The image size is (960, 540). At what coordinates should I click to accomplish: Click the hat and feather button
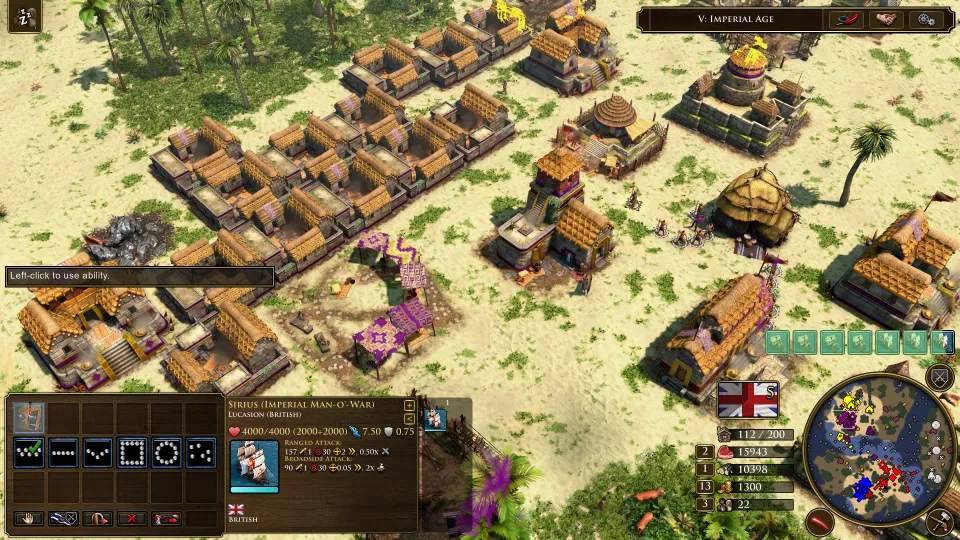click(x=845, y=19)
